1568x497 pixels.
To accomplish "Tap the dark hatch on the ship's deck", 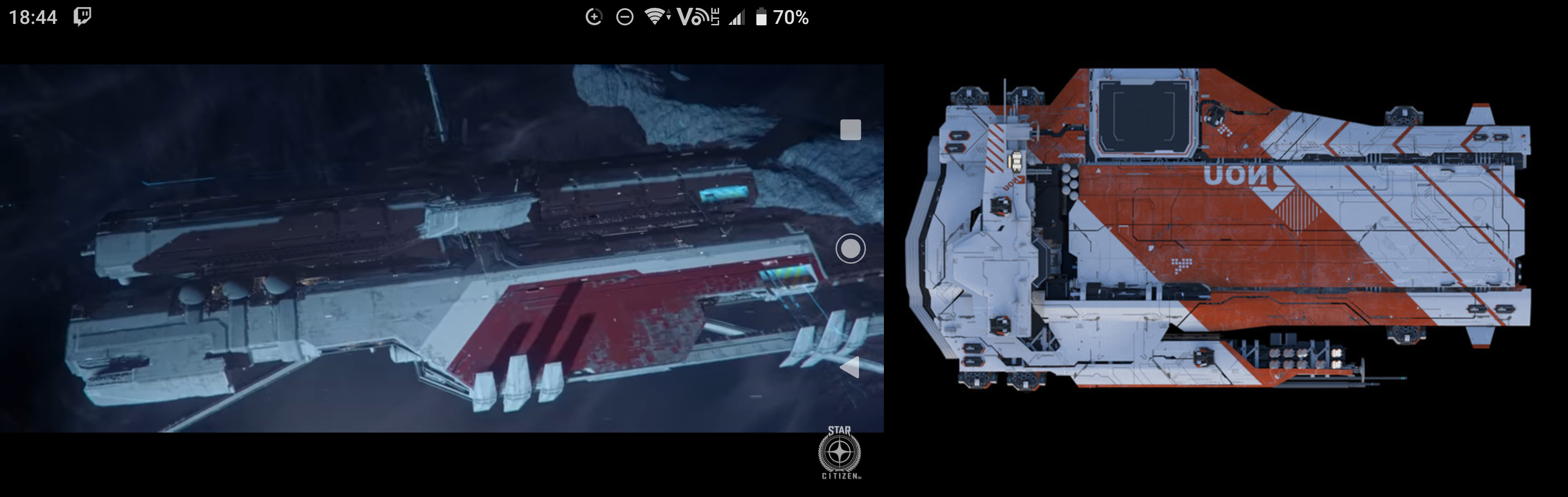I will coord(1143,116).
